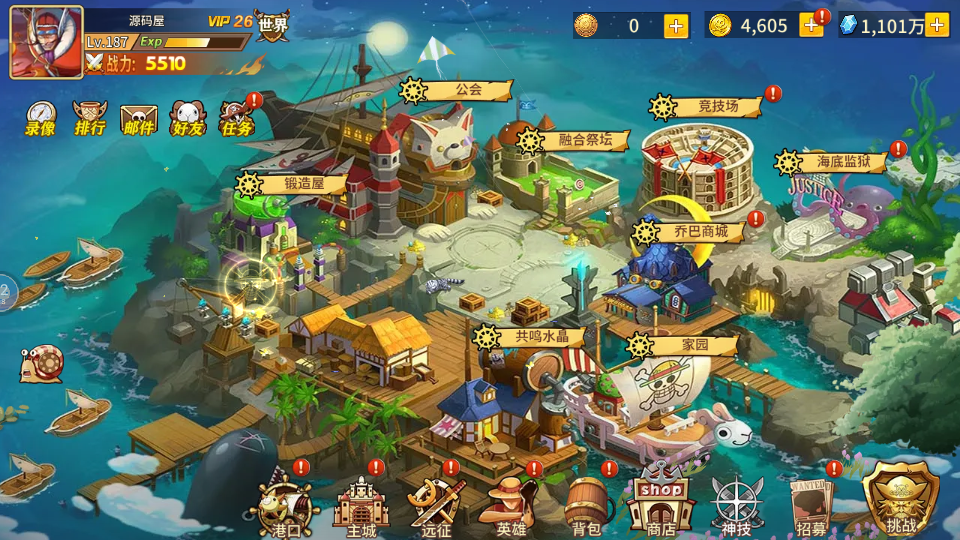The height and width of the screenshot is (540, 960).
Task: Open the 锻造屋 forge house
Action: pos(291,184)
